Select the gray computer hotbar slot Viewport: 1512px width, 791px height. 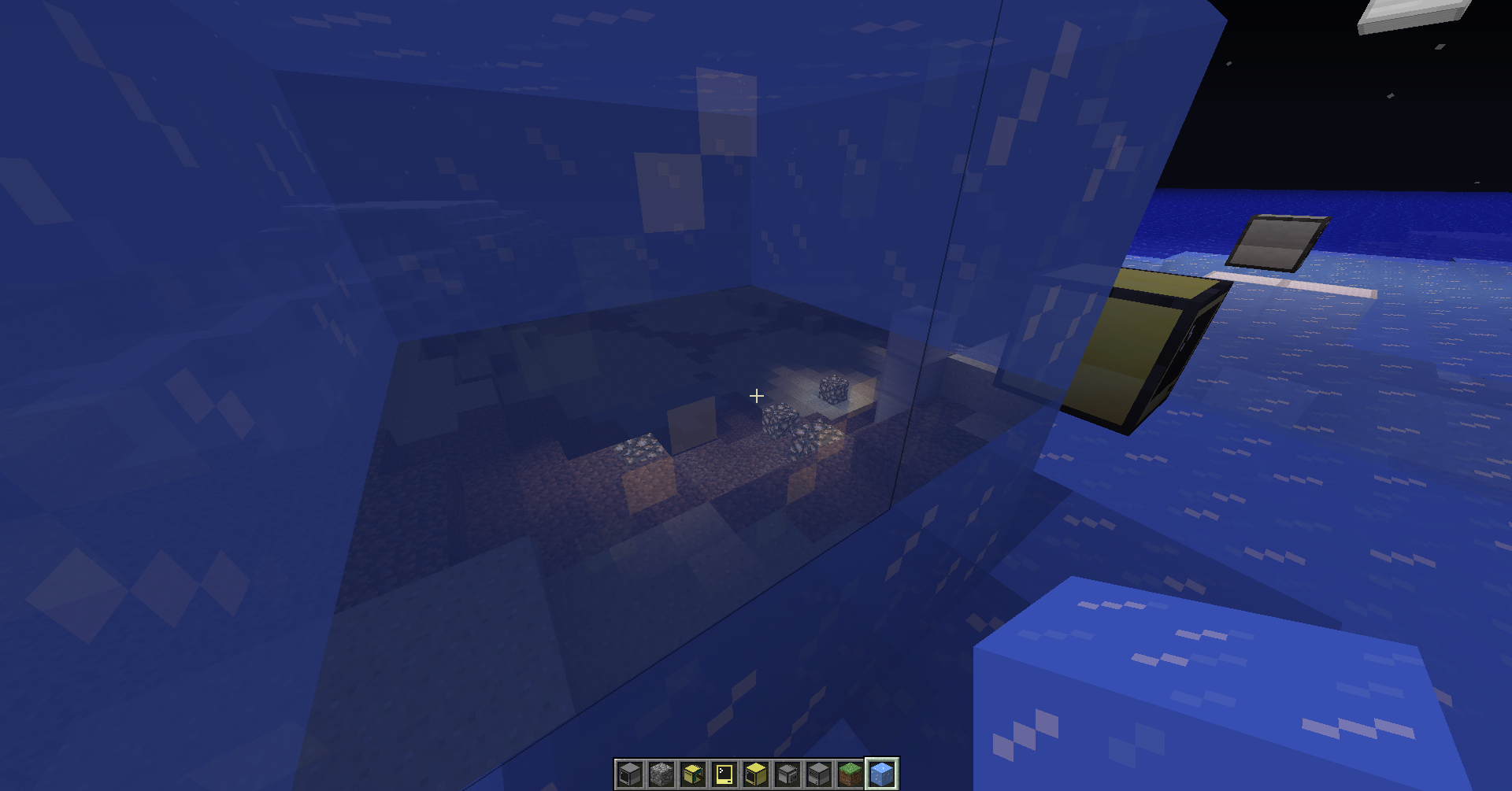click(630, 774)
